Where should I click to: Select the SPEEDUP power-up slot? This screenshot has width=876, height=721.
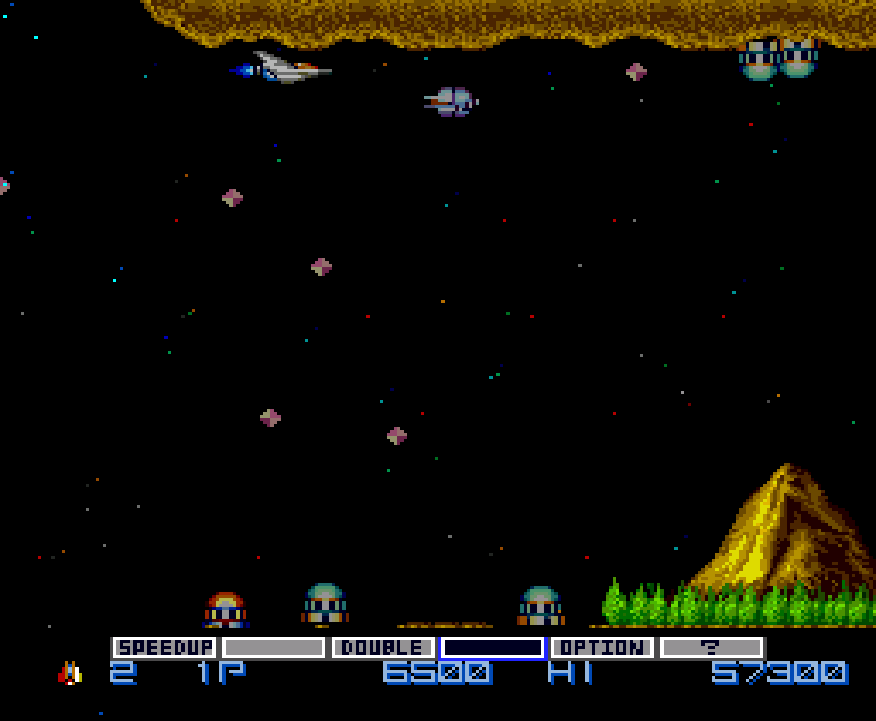(x=165, y=648)
